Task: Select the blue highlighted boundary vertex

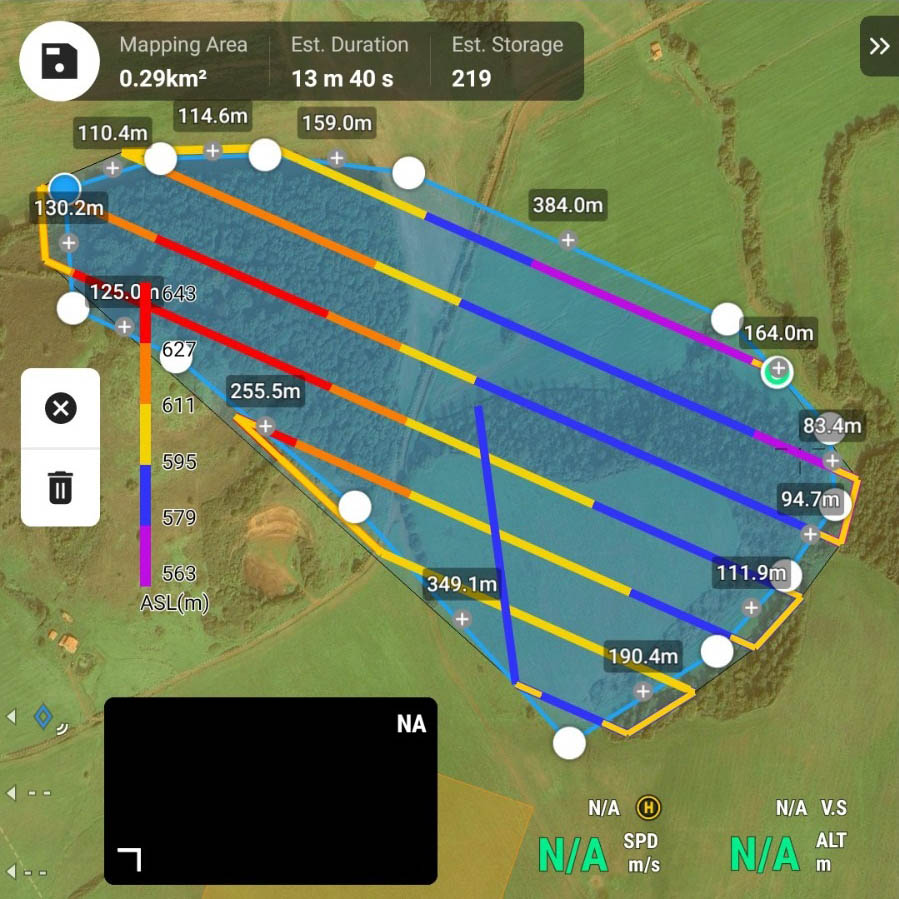Action: 65,188
